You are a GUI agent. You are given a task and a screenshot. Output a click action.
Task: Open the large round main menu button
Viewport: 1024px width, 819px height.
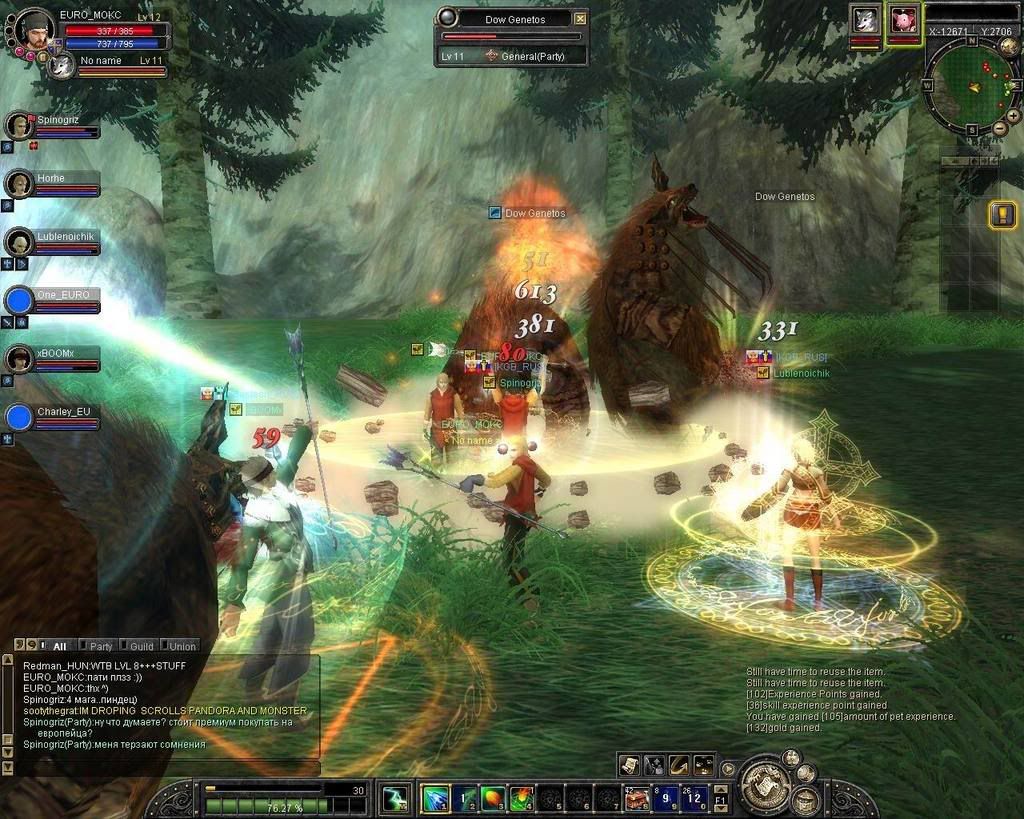pos(767,783)
